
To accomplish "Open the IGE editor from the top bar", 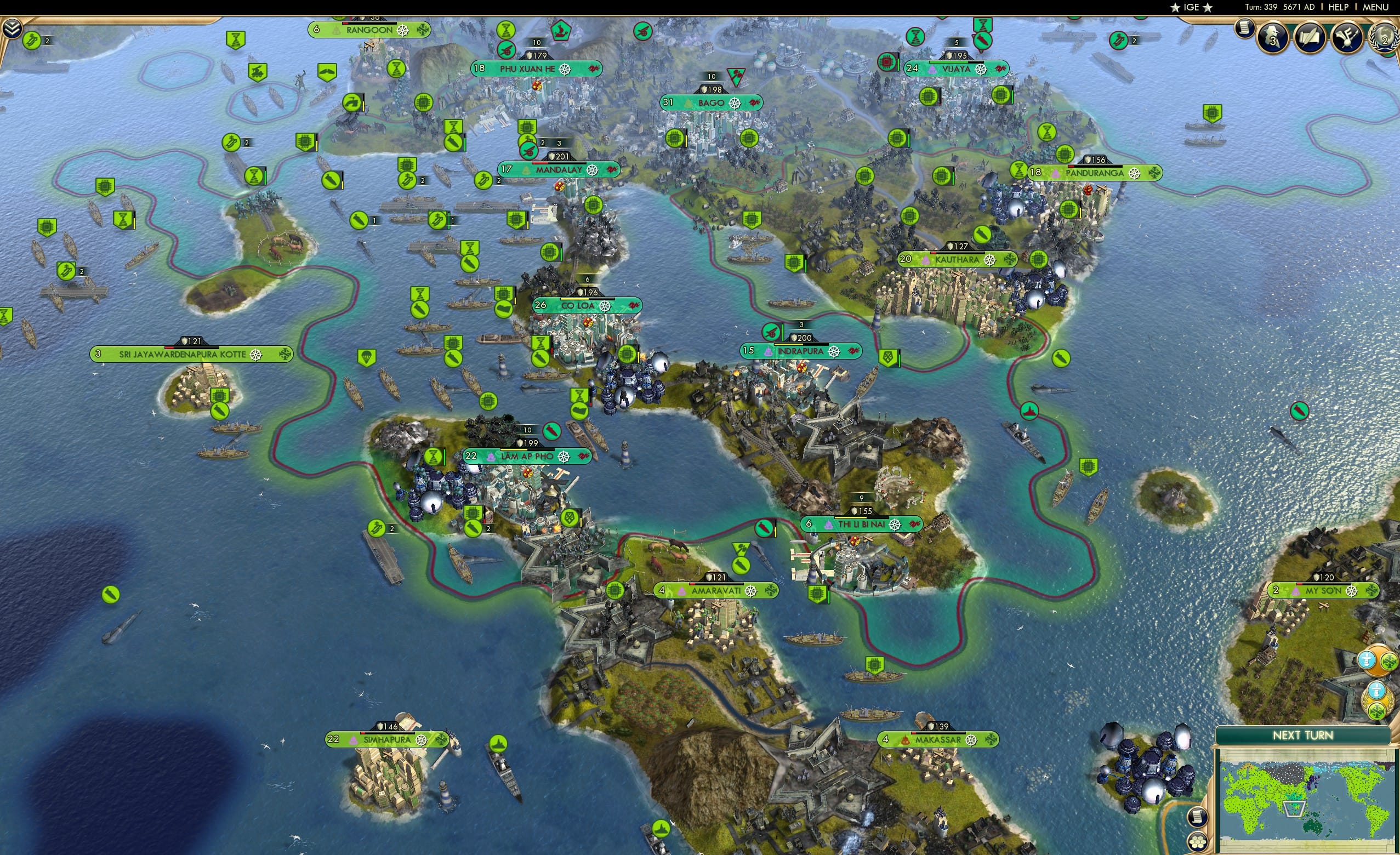I will (x=1192, y=7).
